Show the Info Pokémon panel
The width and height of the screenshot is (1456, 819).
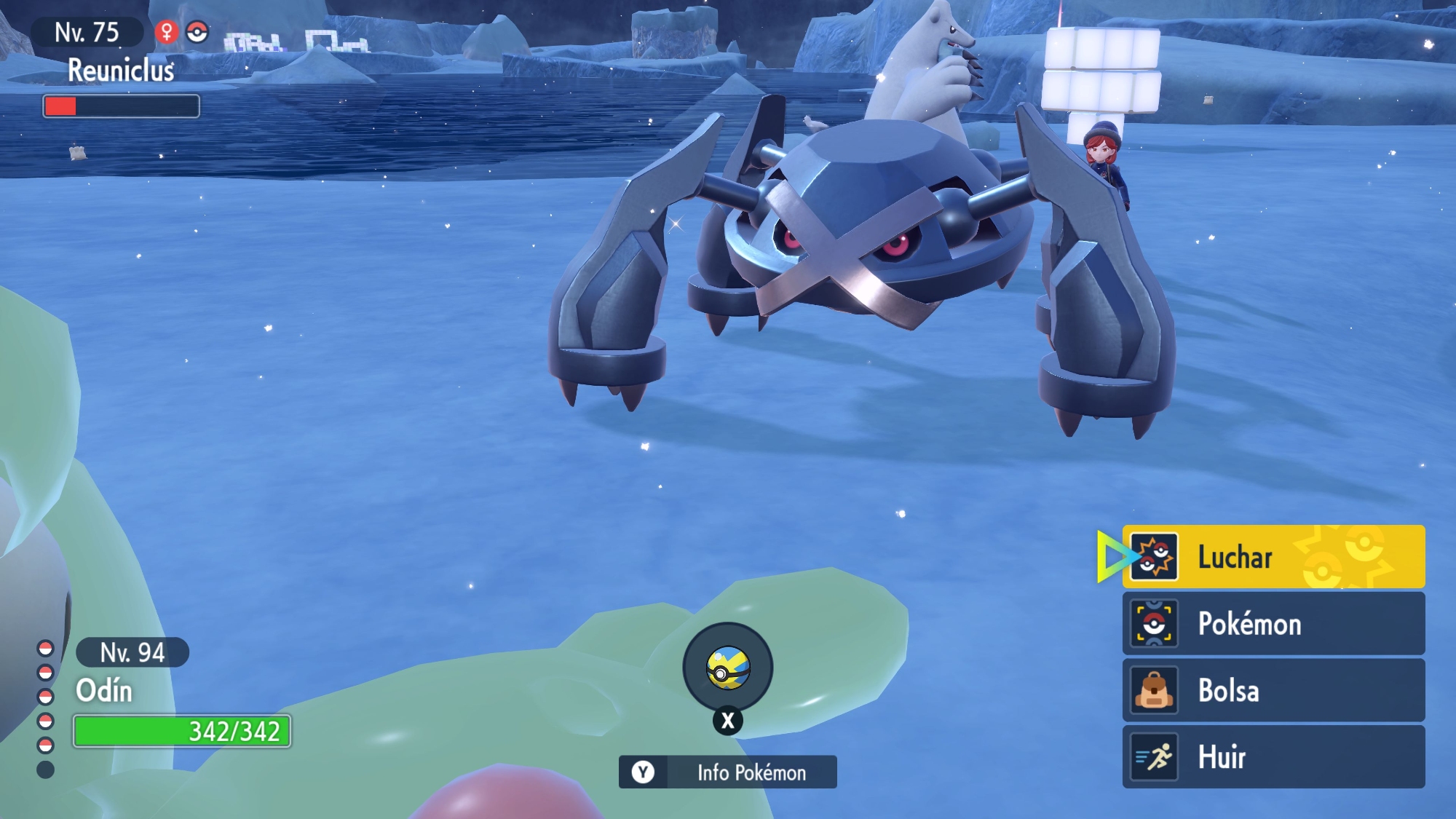pos(728,772)
